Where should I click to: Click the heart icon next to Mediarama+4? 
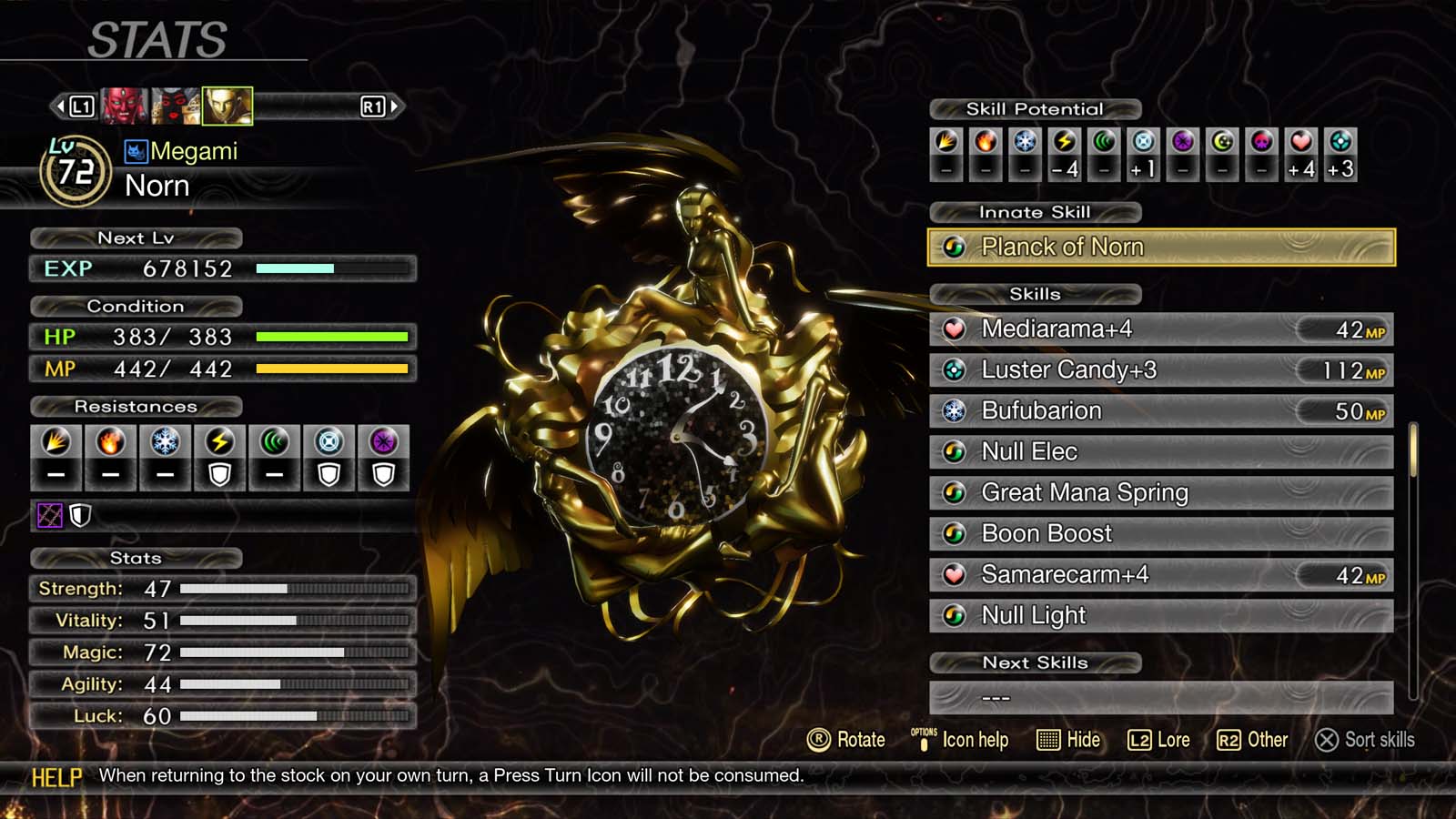click(x=954, y=329)
